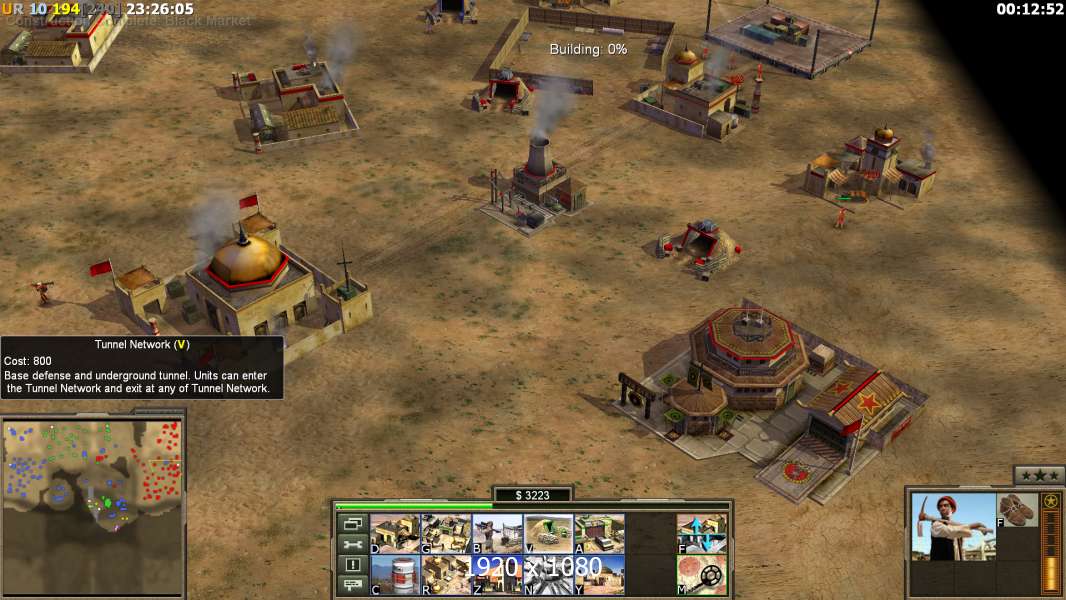Click the exclamation mark button
This screenshot has width=1066, height=600.
[x=352, y=565]
